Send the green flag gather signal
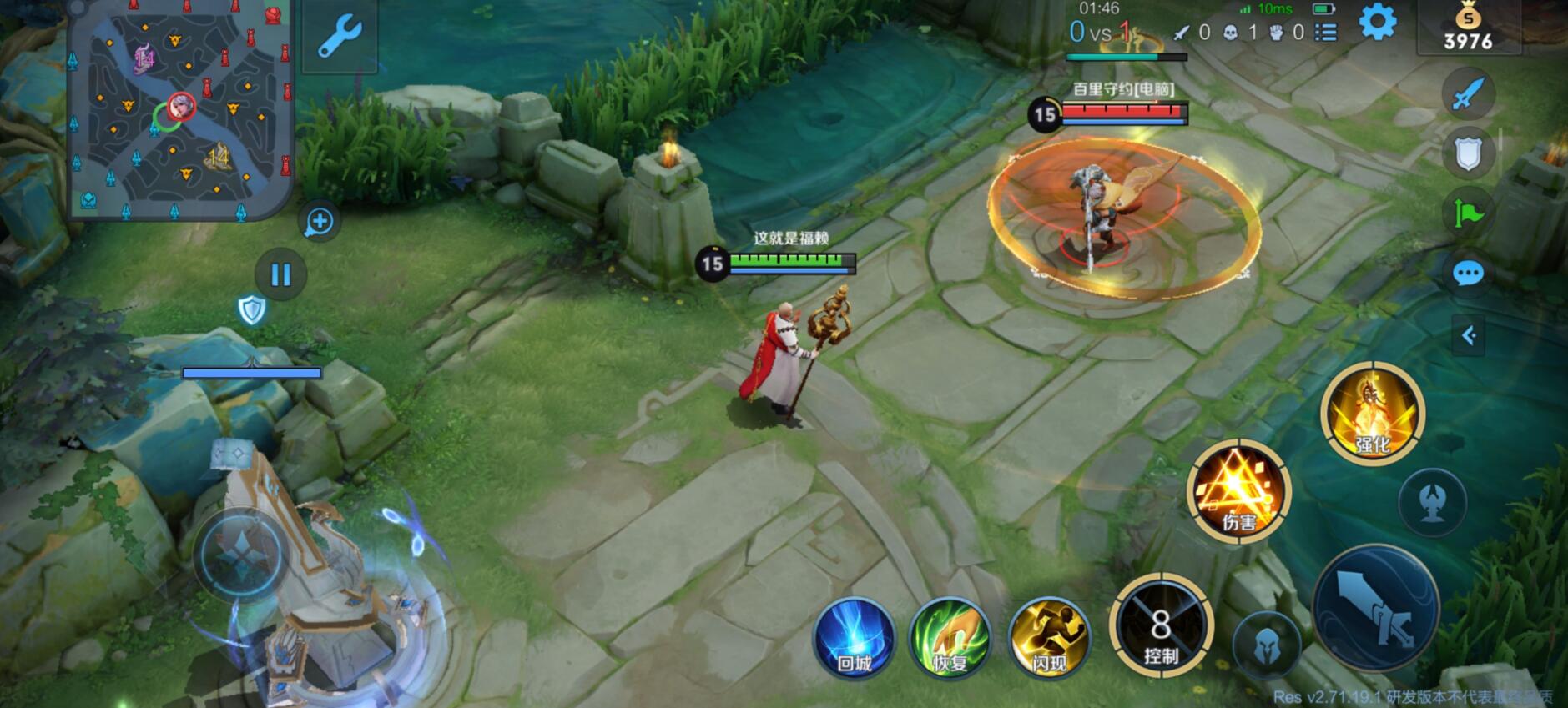 click(1468, 213)
